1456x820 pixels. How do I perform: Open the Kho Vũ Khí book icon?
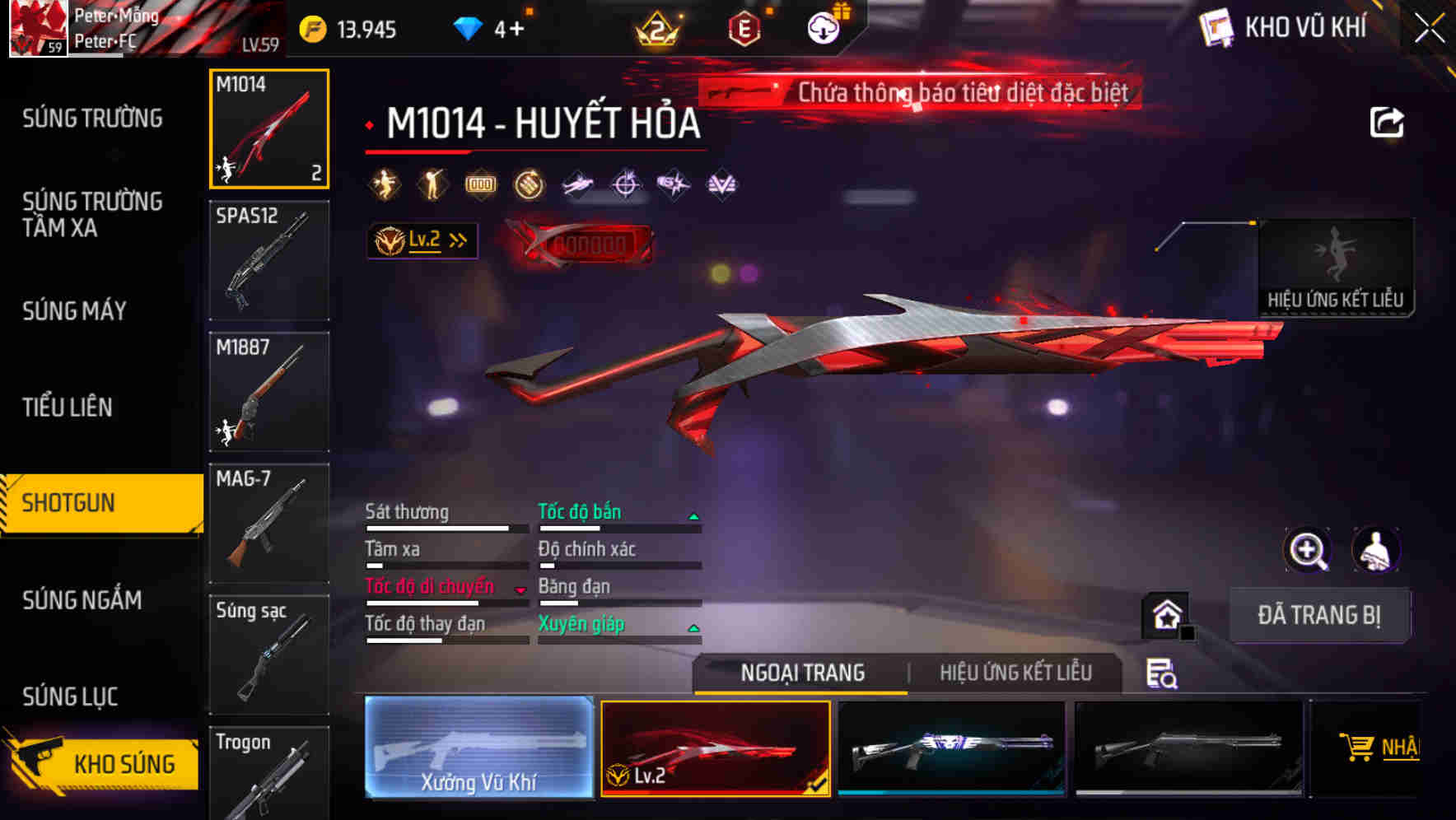pyautogui.click(x=1216, y=27)
